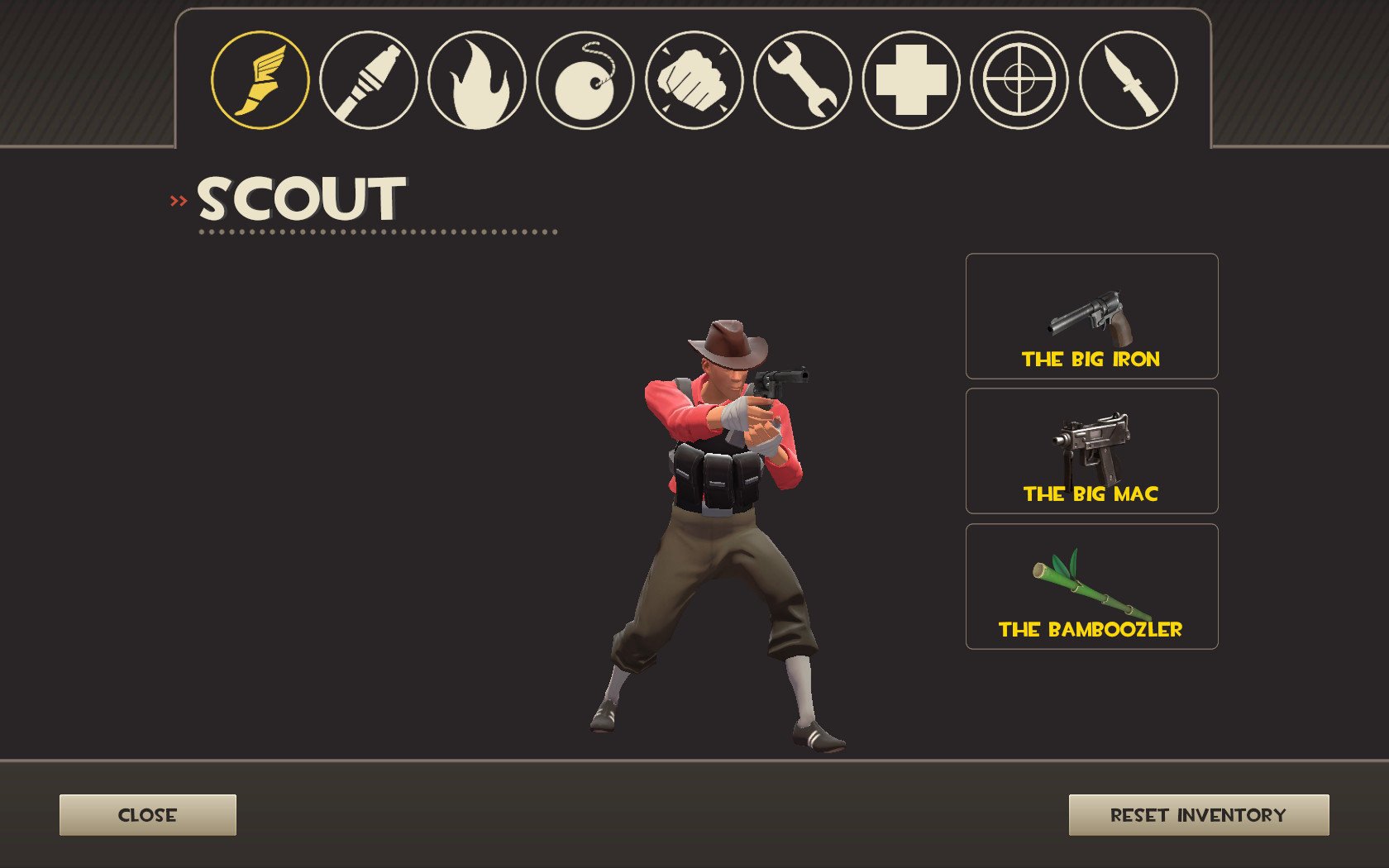
Task: Open the Demoman bomb class icon
Action: pos(585,80)
